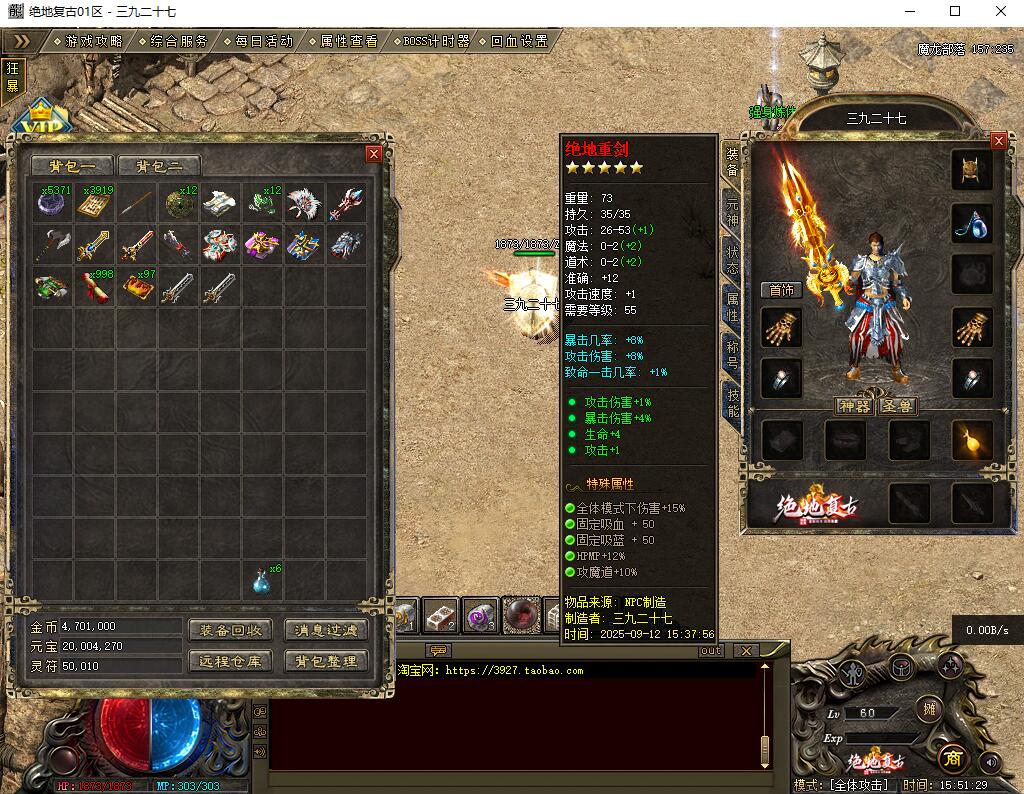Image resolution: width=1024 pixels, height=794 pixels.
Task: Click the 装备回收 equipment recycle button
Action: coord(230,630)
